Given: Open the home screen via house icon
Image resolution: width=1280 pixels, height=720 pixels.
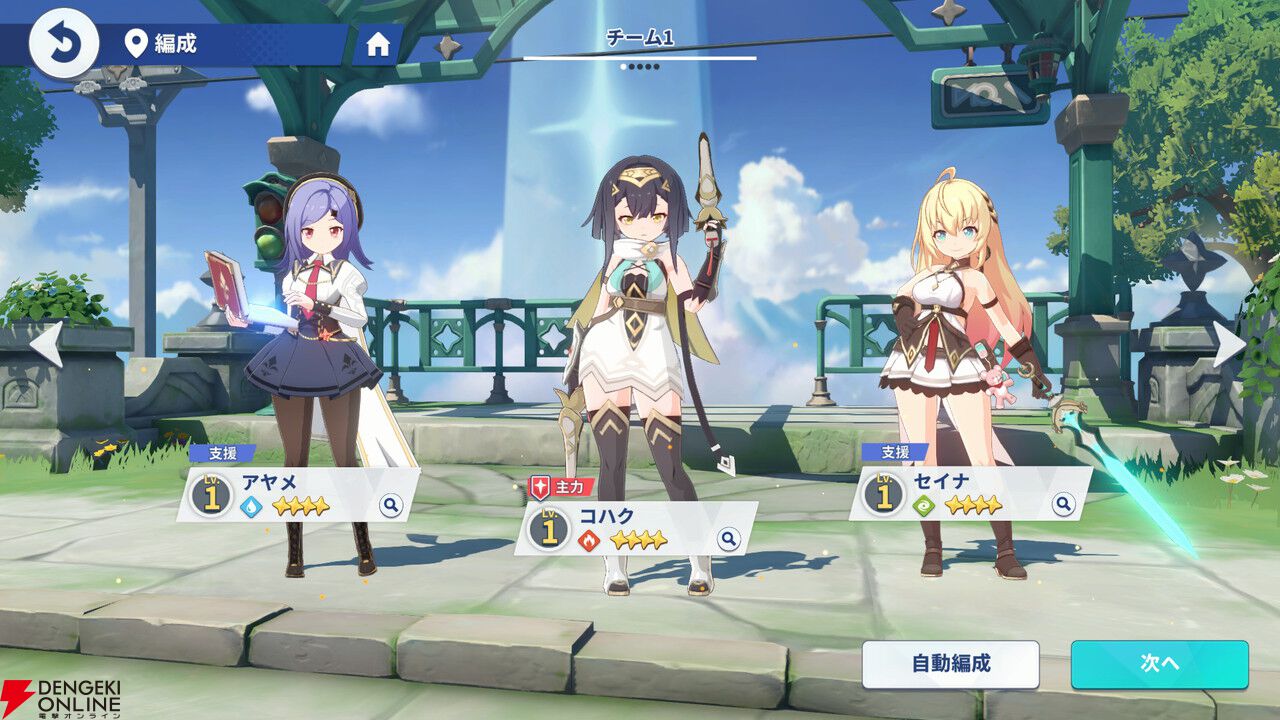Looking at the screenshot, I should click(x=378, y=45).
